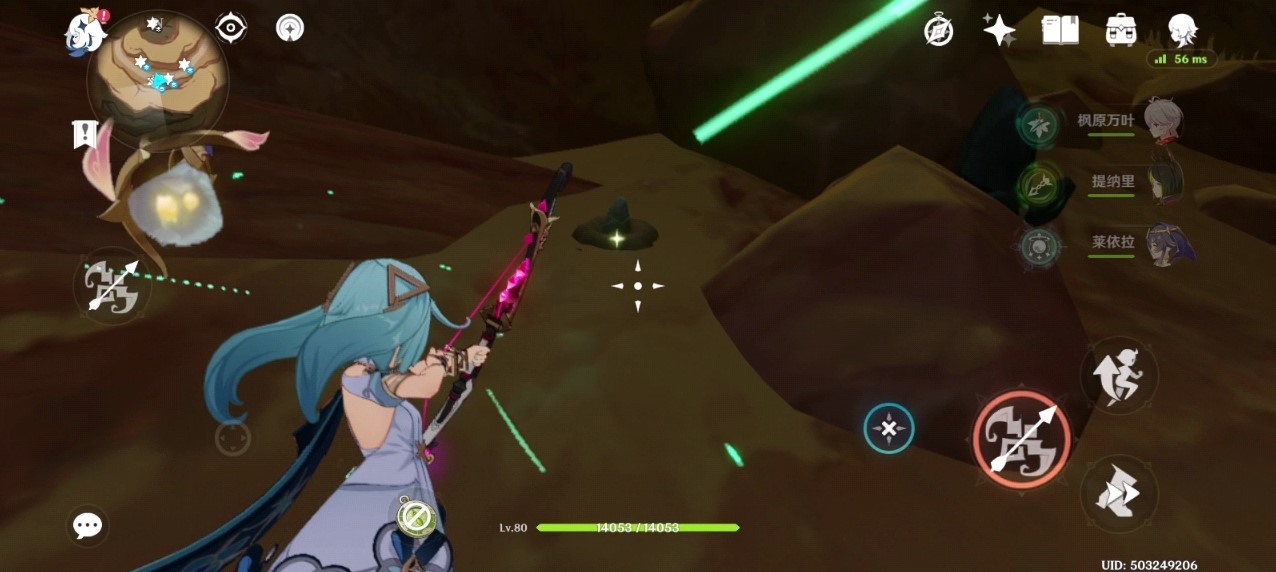Tap the sprint dash button
1276x572 pixels.
[x=1119, y=494]
